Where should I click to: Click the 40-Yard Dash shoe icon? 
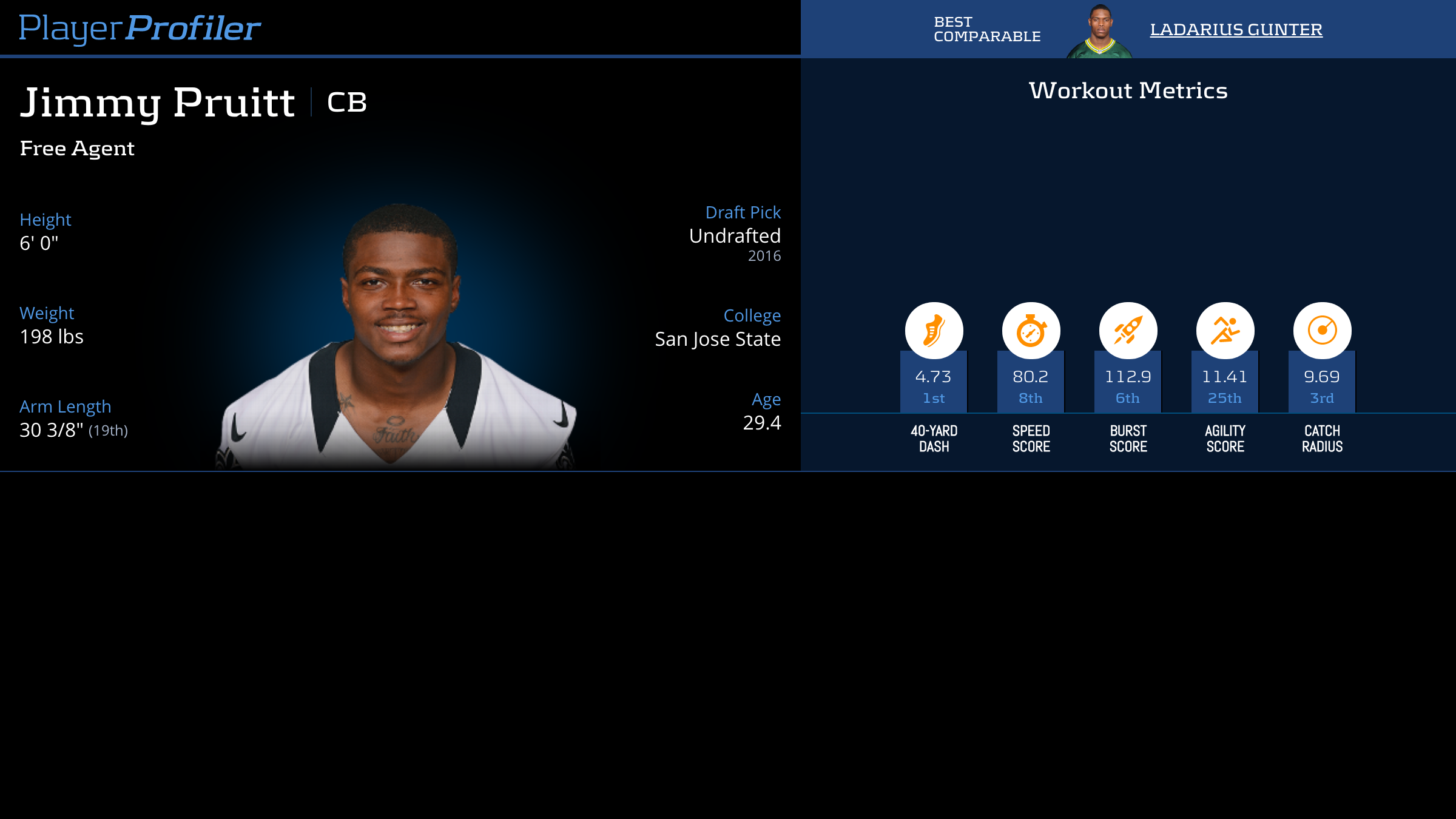point(934,331)
